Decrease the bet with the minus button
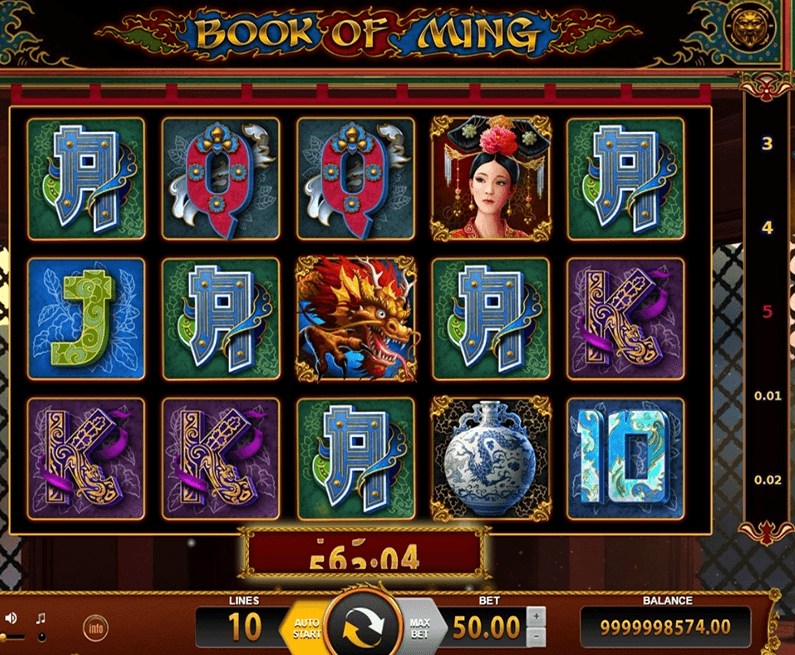This screenshot has width=795, height=655. (x=536, y=637)
